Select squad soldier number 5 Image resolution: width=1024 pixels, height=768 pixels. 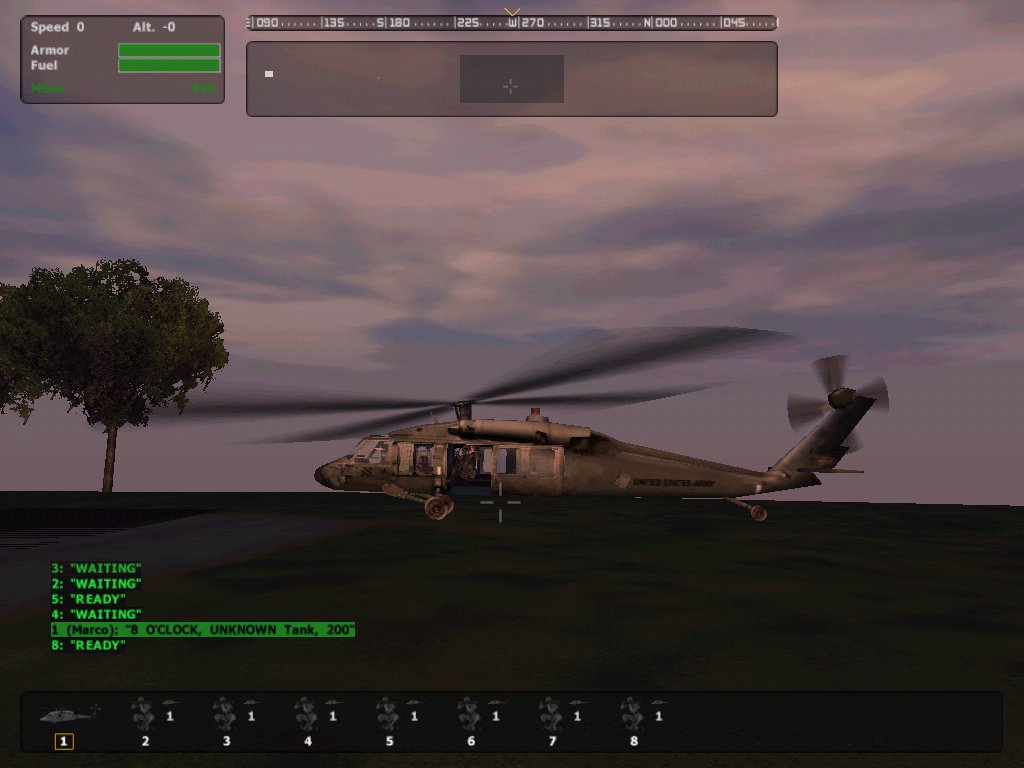click(390, 716)
